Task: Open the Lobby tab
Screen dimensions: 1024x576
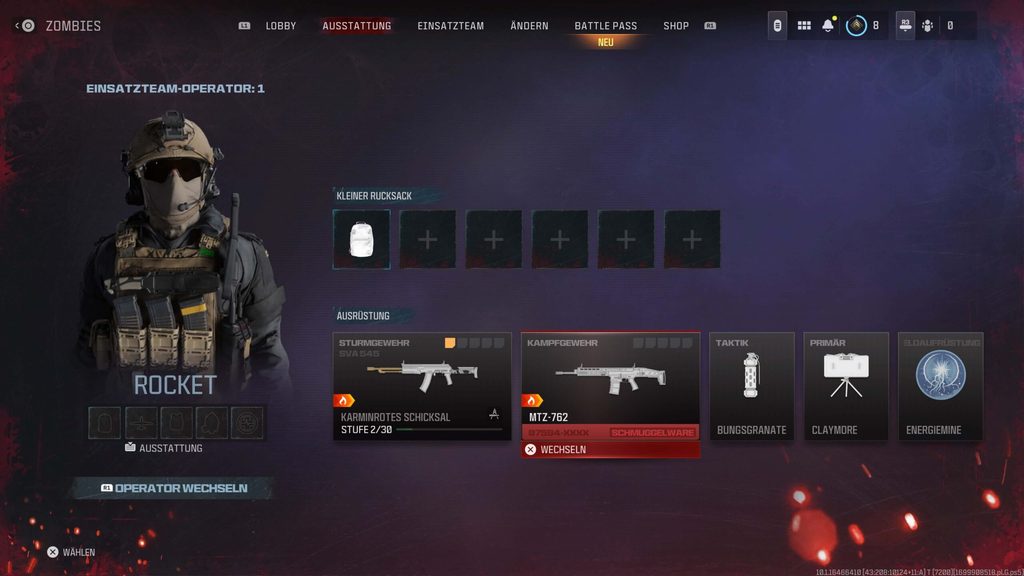Action: pyautogui.click(x=280, y=26)
